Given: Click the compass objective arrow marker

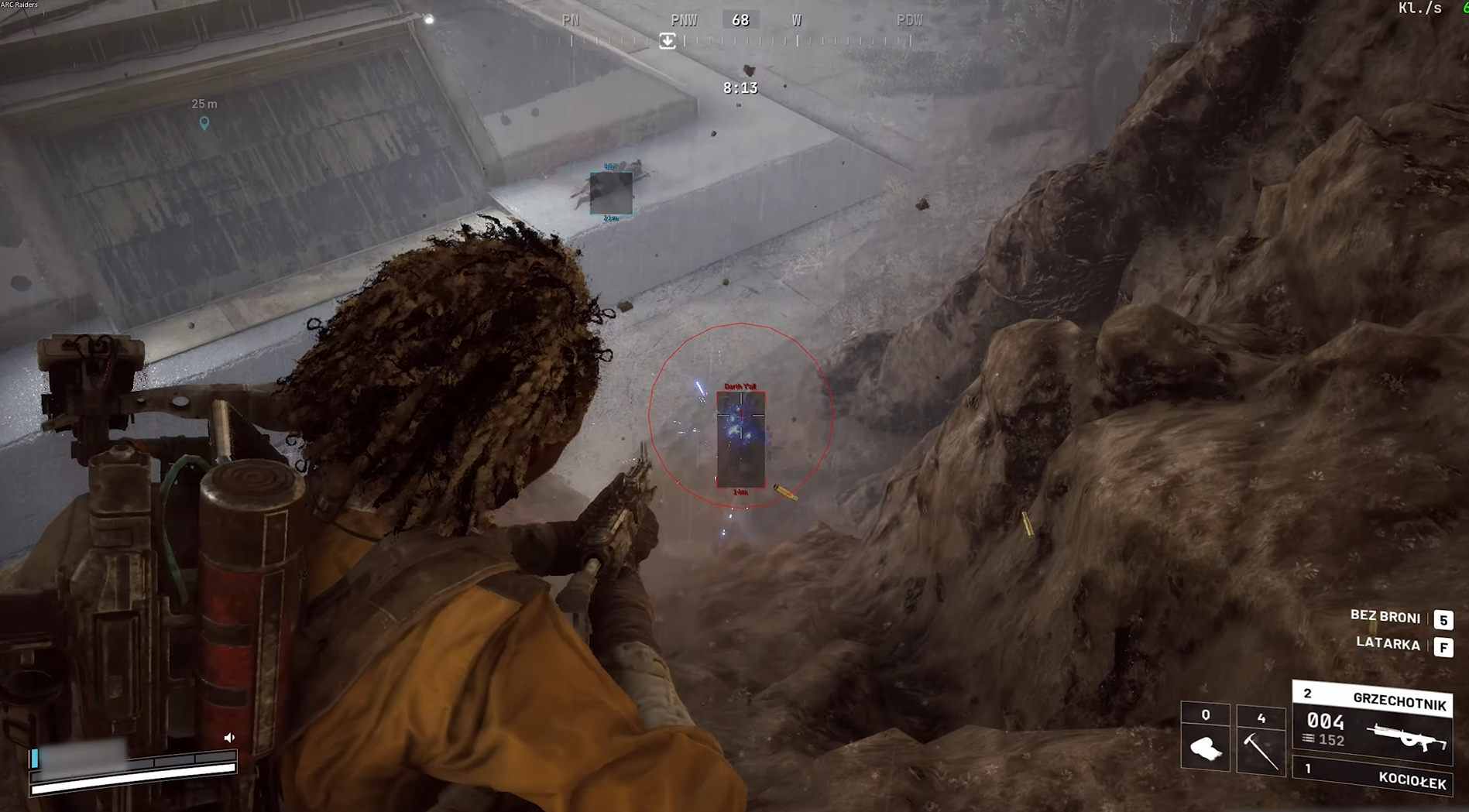Looking at the screenshot, I should click(x=667, y=41).
